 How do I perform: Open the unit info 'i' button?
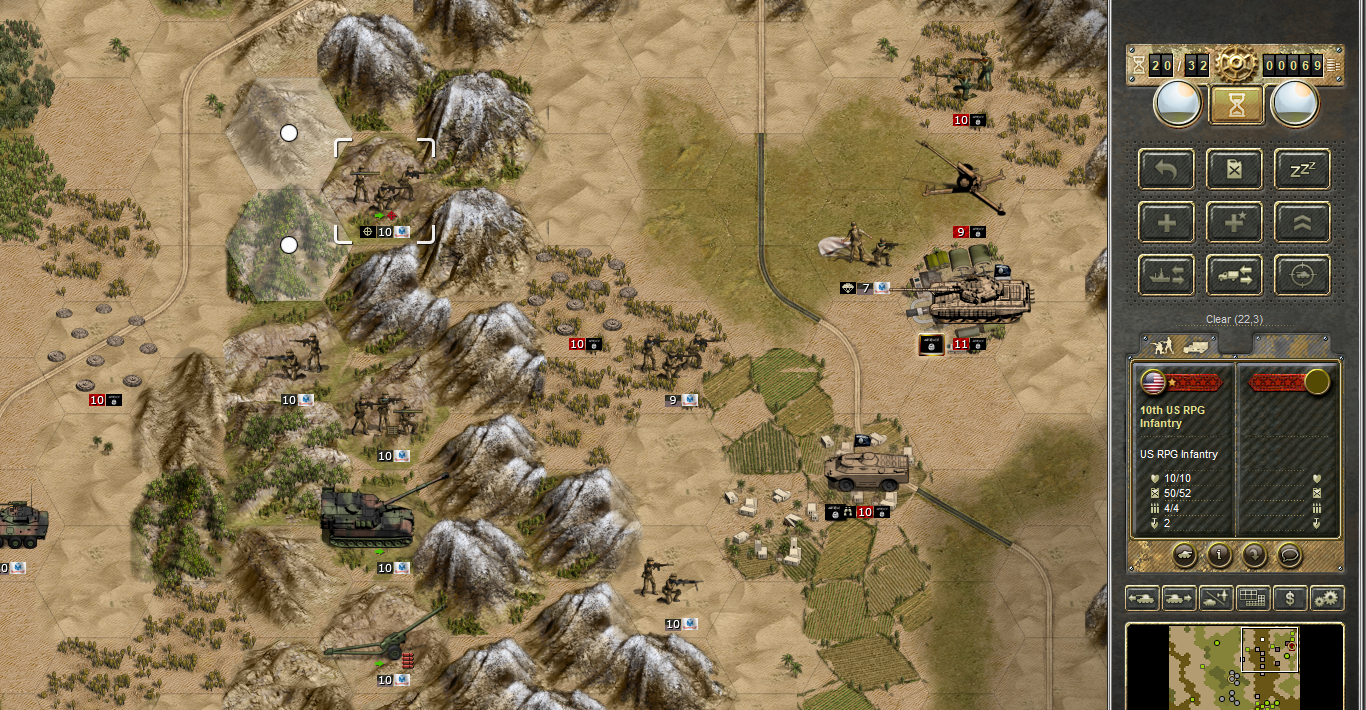pos(1218,553)
